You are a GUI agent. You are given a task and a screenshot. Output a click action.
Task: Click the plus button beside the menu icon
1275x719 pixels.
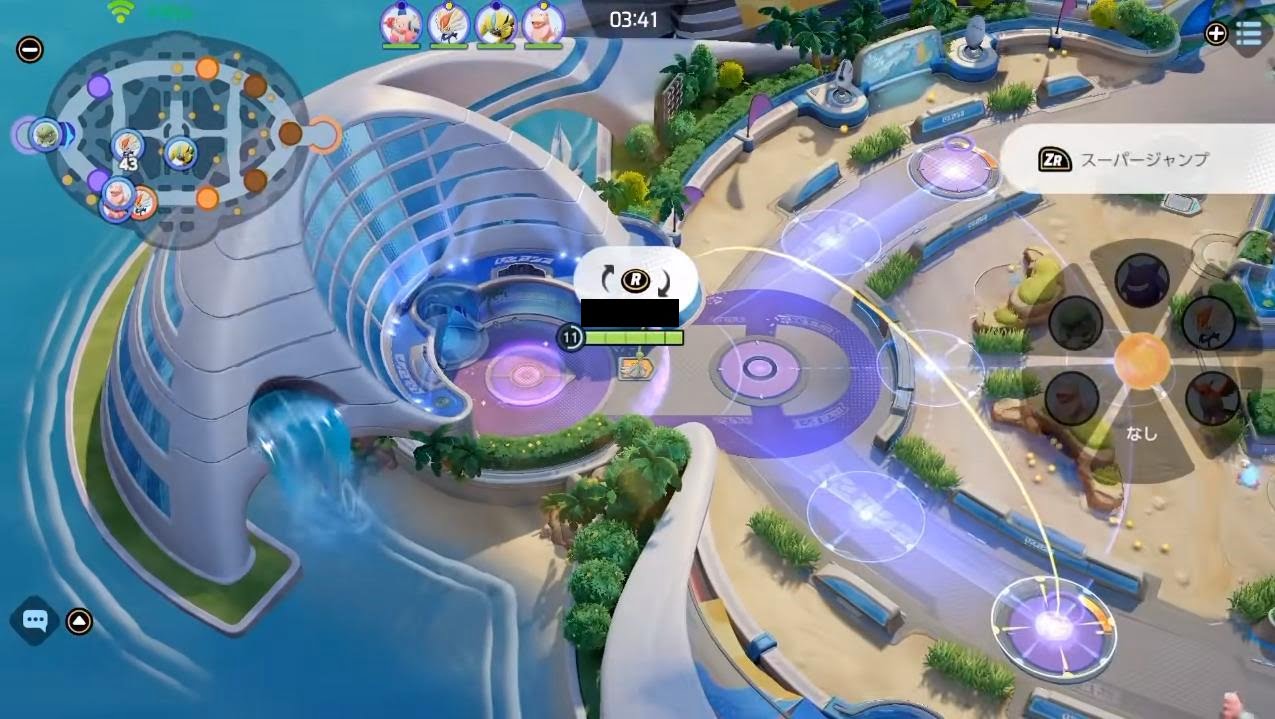click(1216, 34)
